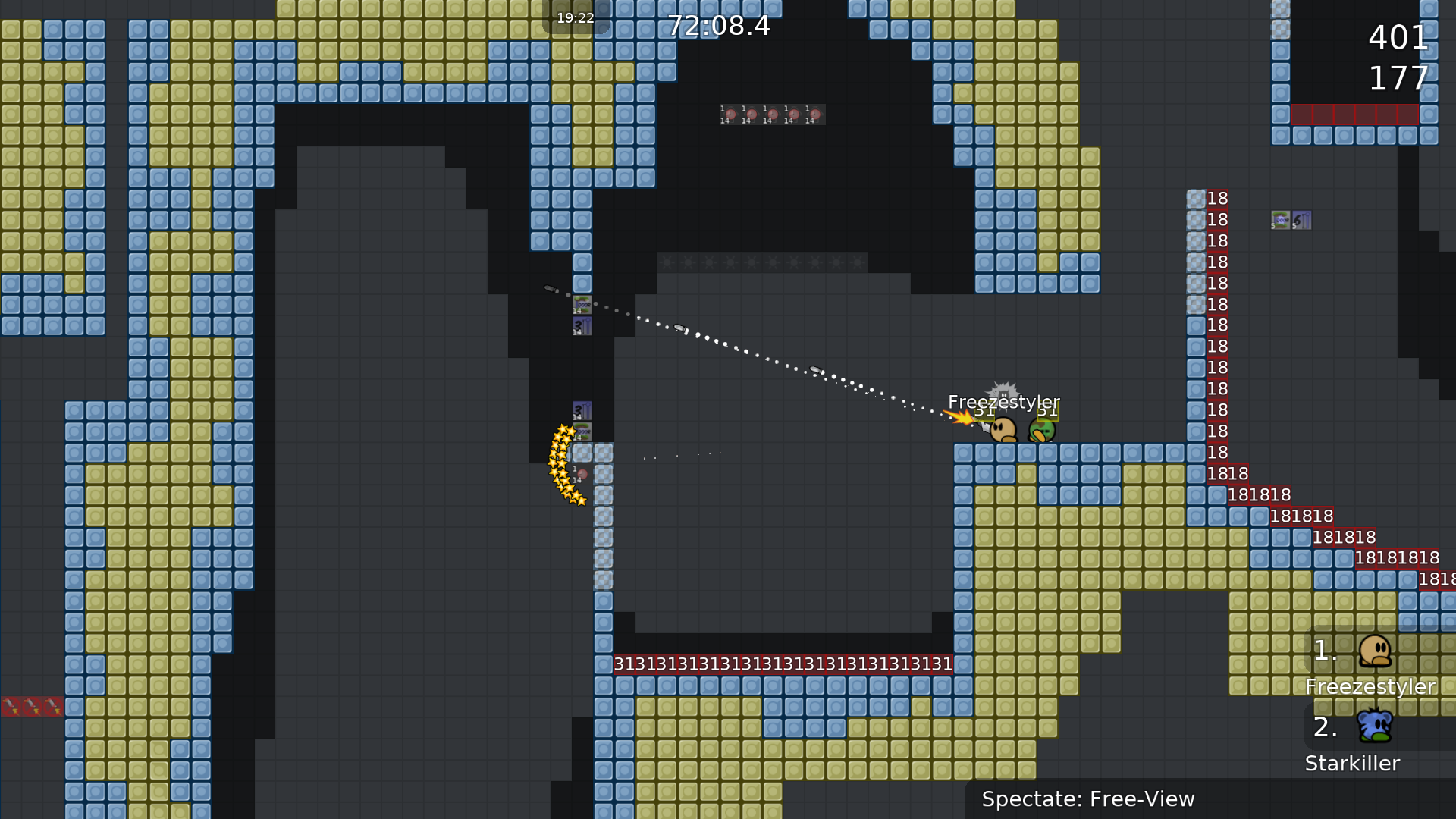Click the switch tile numbered 6 on the right
The image size is (1456, 819).
pos(1301,220)
